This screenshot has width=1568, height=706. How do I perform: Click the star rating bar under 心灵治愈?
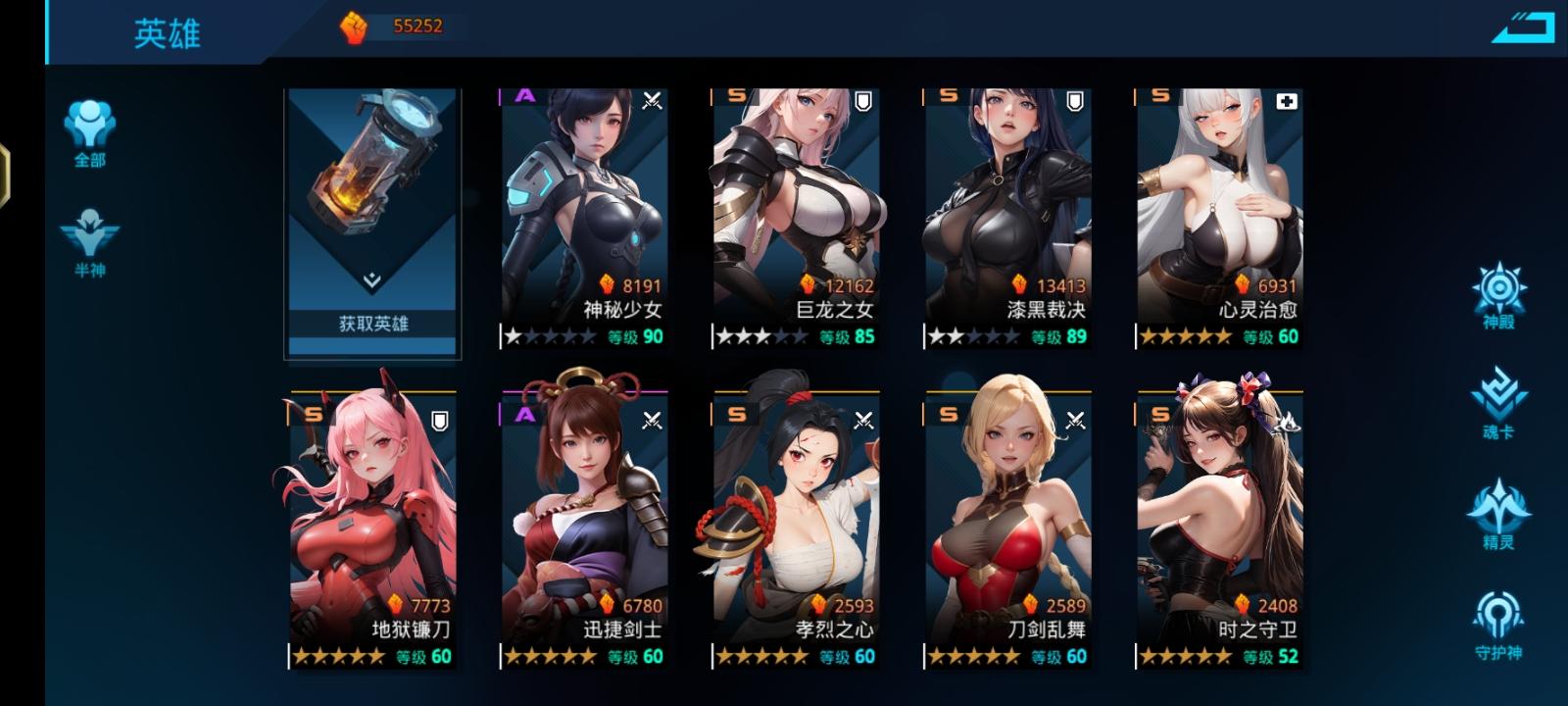tap(1183, 336)
